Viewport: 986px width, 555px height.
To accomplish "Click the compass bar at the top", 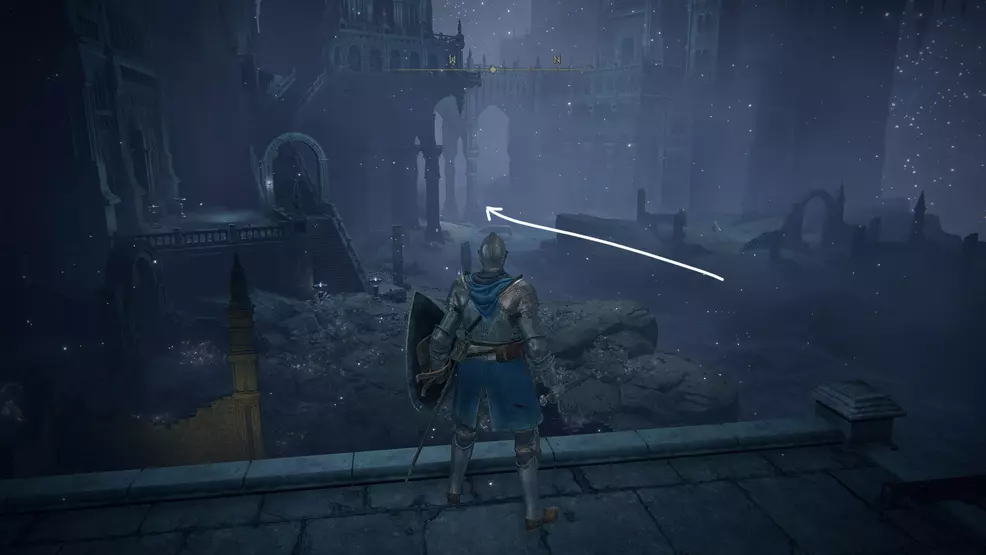I will pos(493,69).
